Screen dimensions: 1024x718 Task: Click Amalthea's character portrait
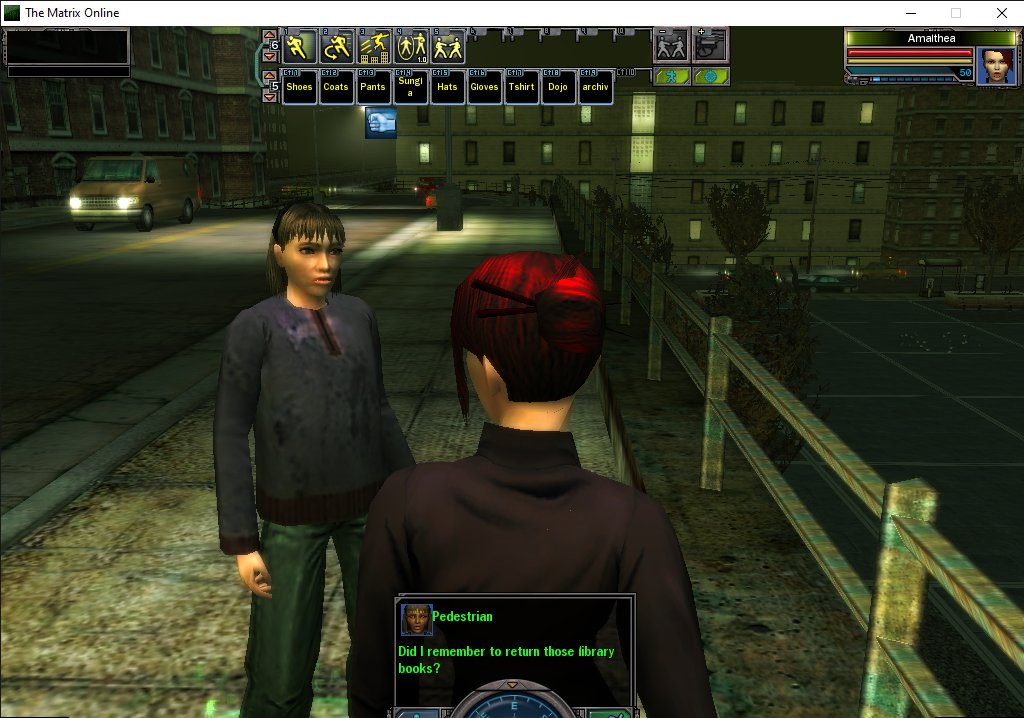(x=995, y=67)
